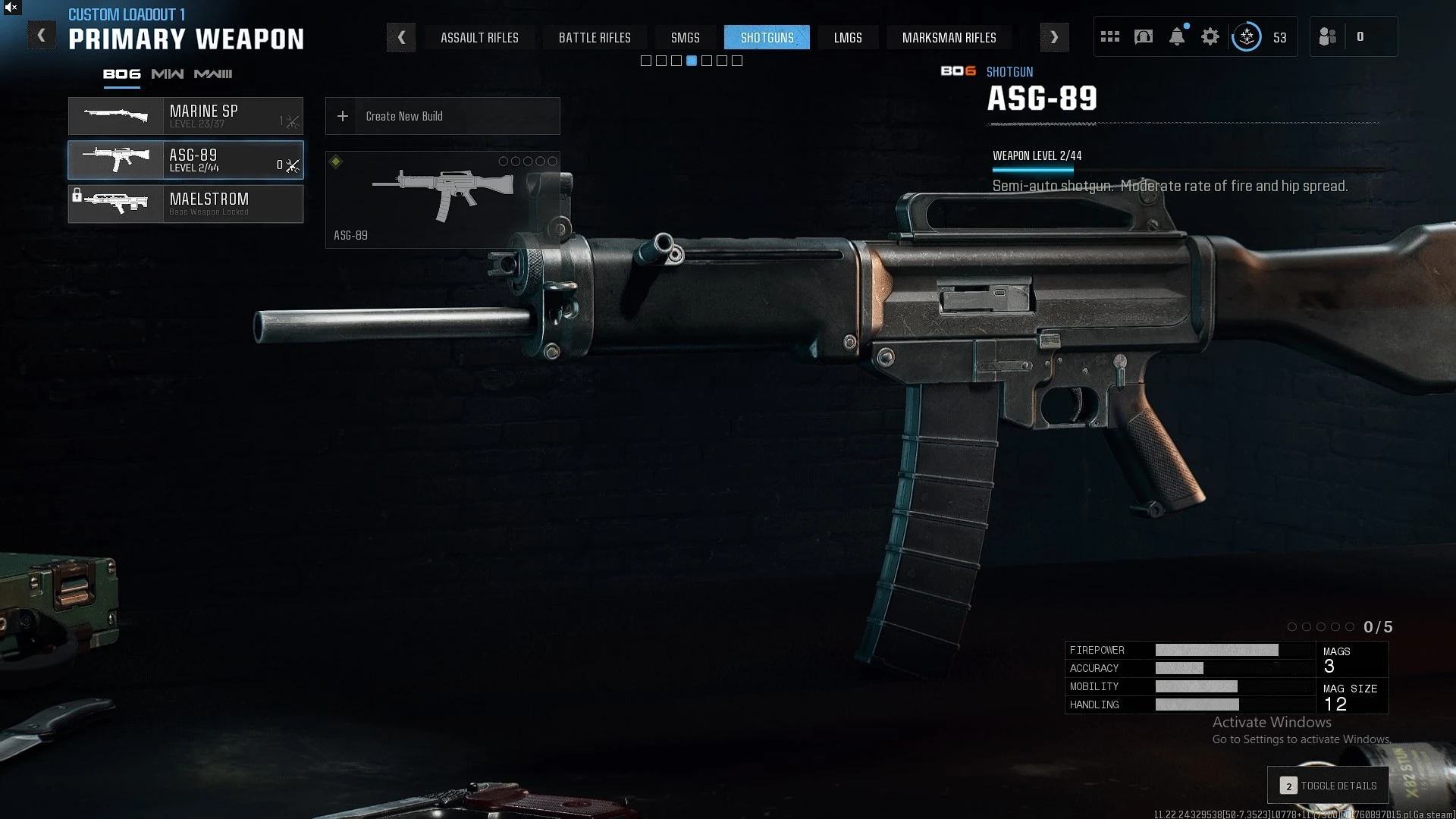Click the left arrow beside Assault Rifles
Image resolution: width=1456 pixels, height=819 pixels.
401,37
